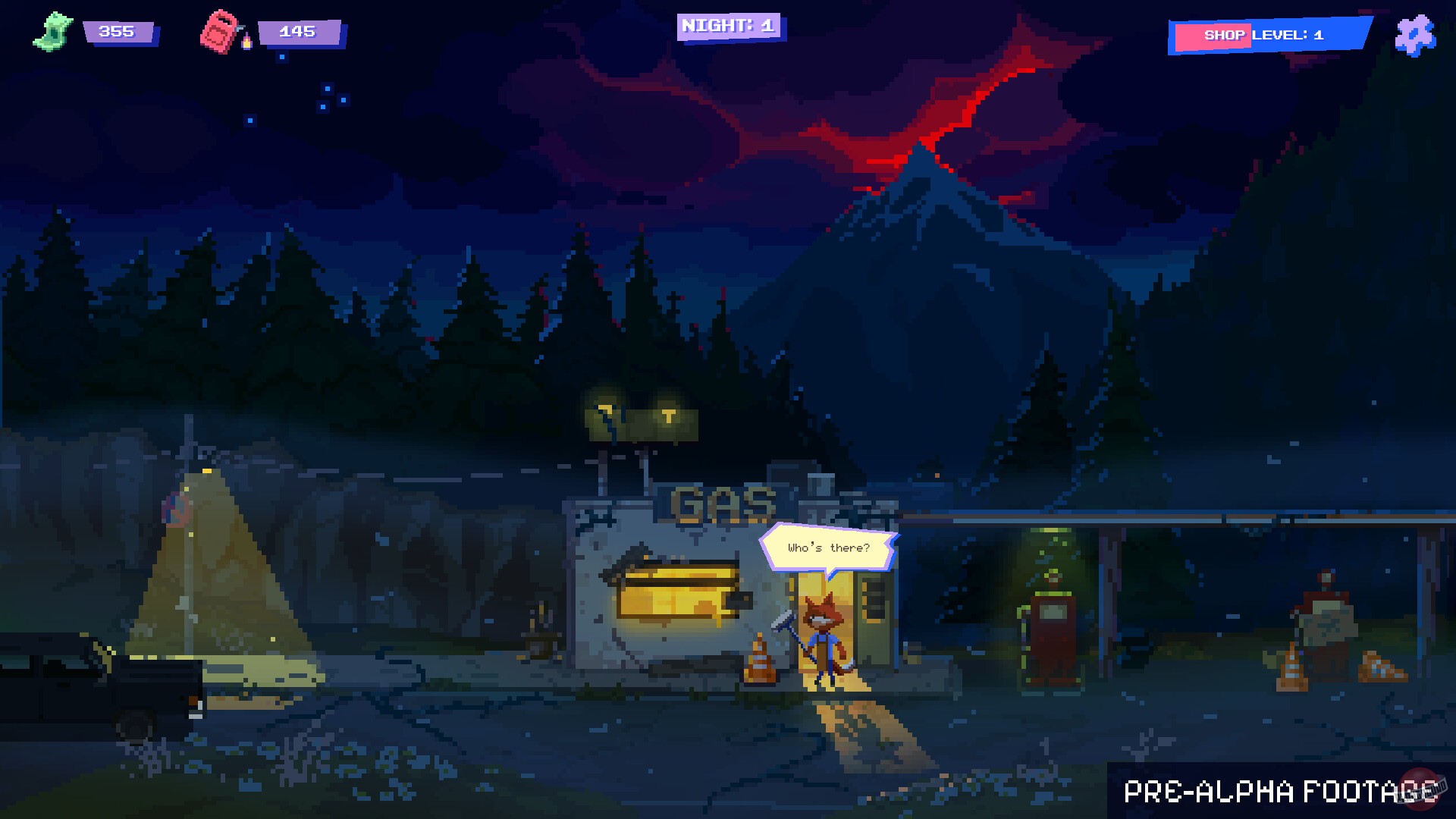Expand the Who's there? speech bubble
The height and width of the screenshot is (819, 1456).
828,548
